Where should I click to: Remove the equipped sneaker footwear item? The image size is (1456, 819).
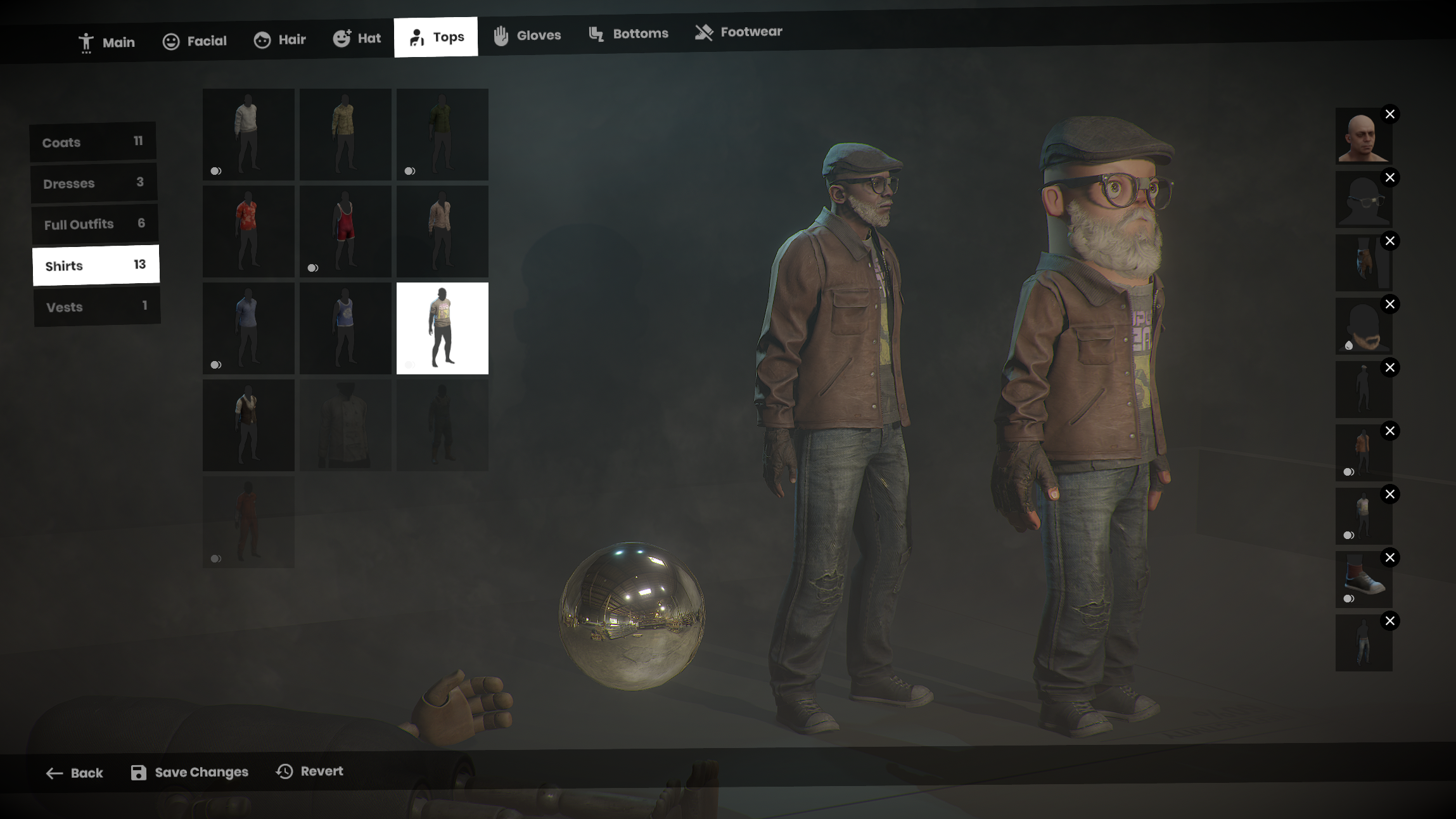coord(1389,557)
